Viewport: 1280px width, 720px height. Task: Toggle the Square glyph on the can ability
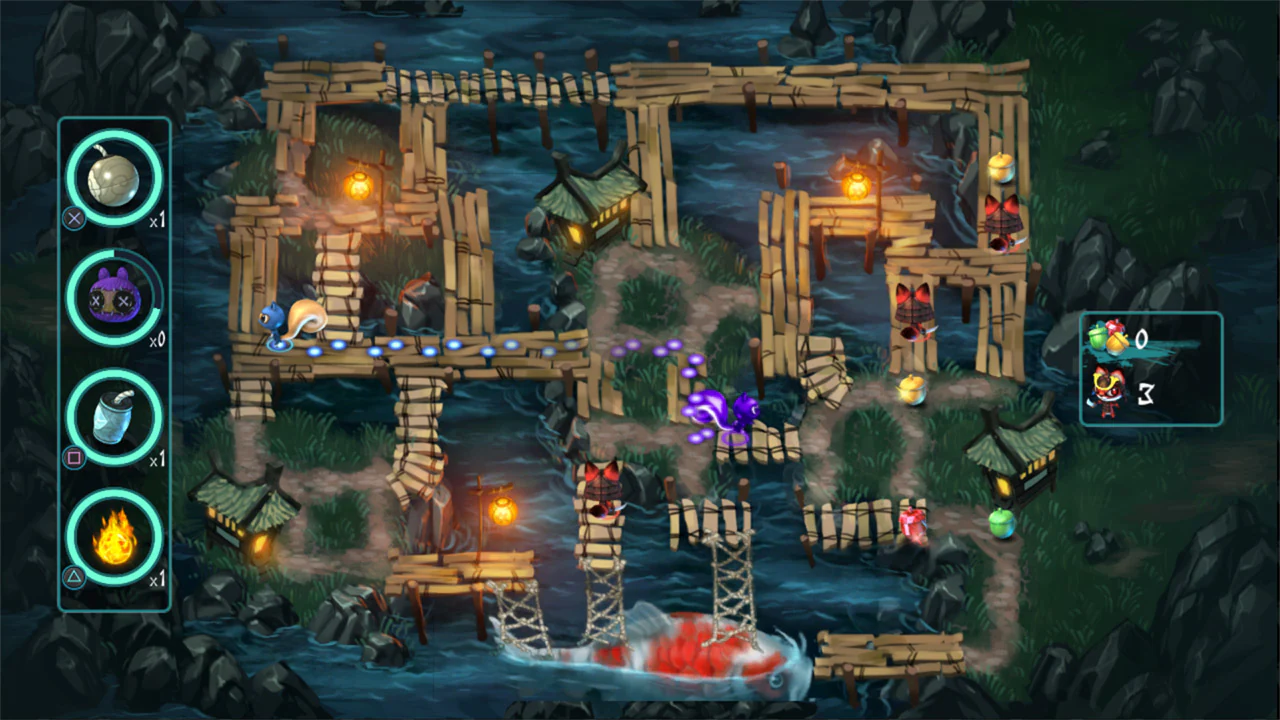pos(74,458)
